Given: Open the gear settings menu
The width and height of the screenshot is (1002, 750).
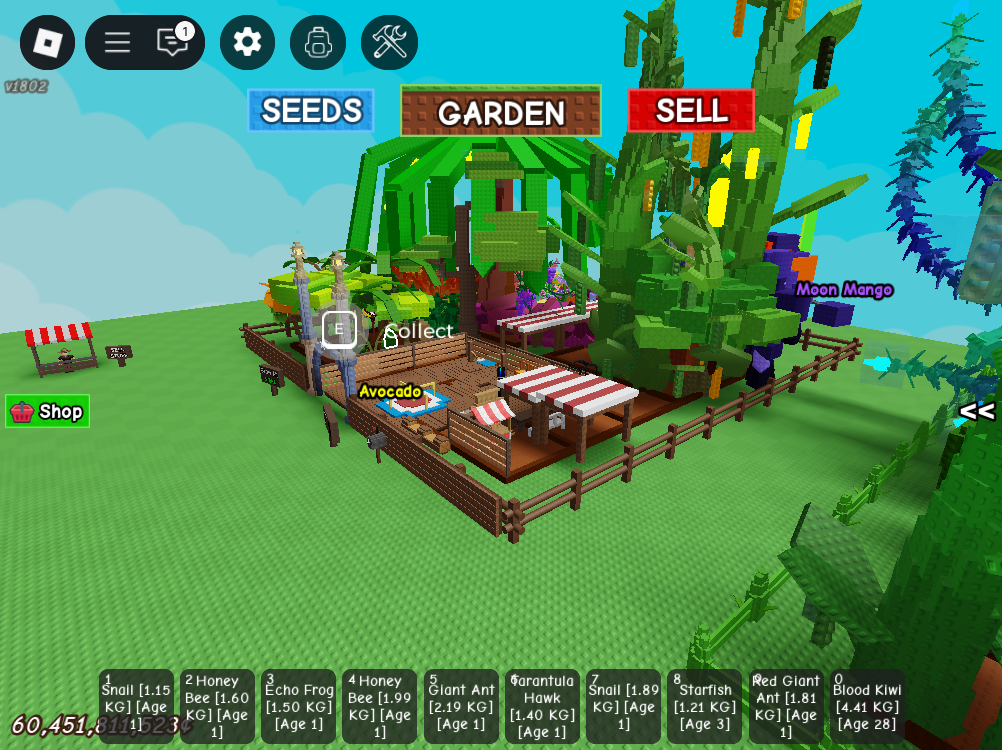Looking at the screenshot, I should point(247,42).
